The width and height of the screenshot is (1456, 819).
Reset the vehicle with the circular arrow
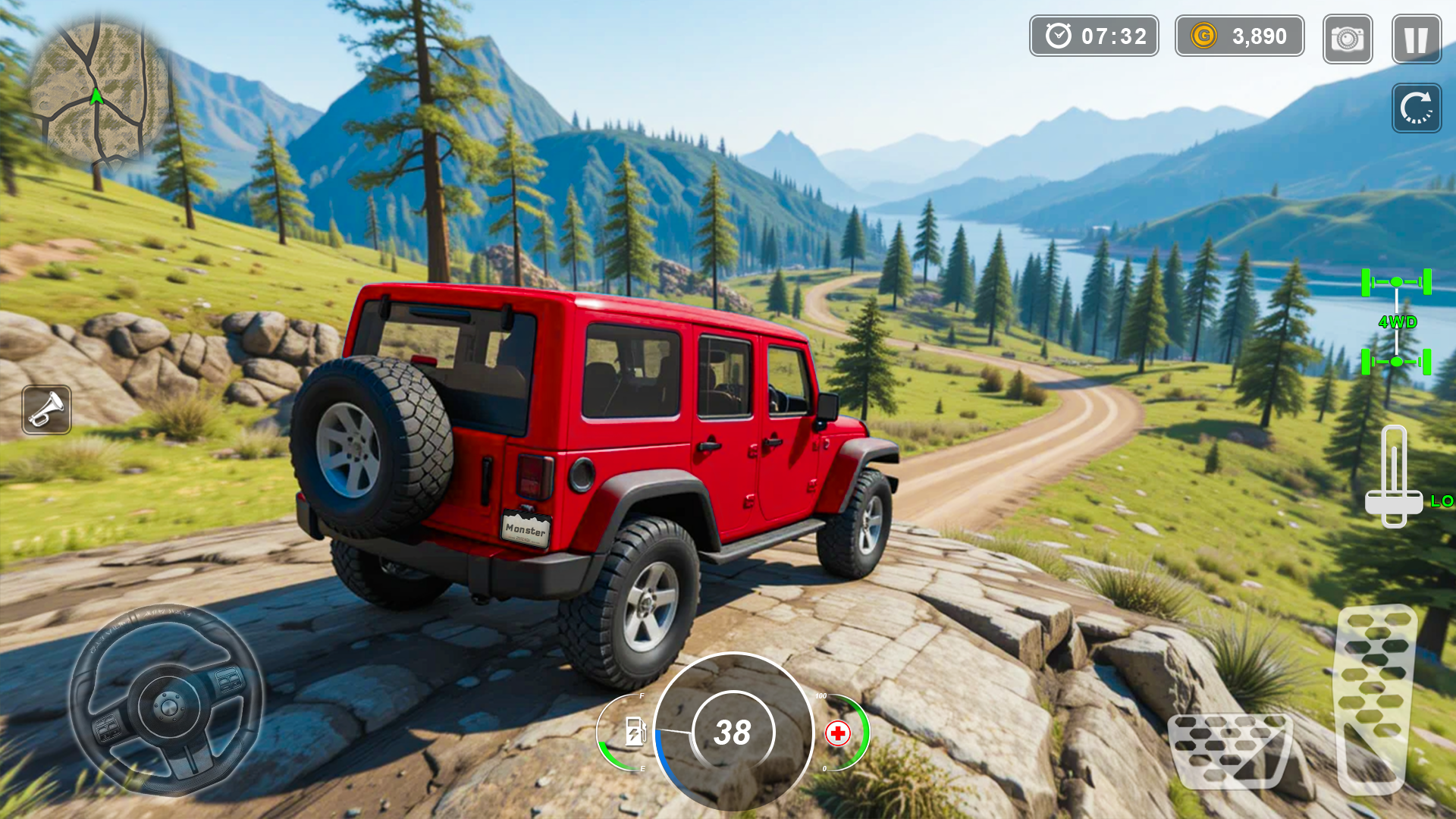click(1416, 108)
